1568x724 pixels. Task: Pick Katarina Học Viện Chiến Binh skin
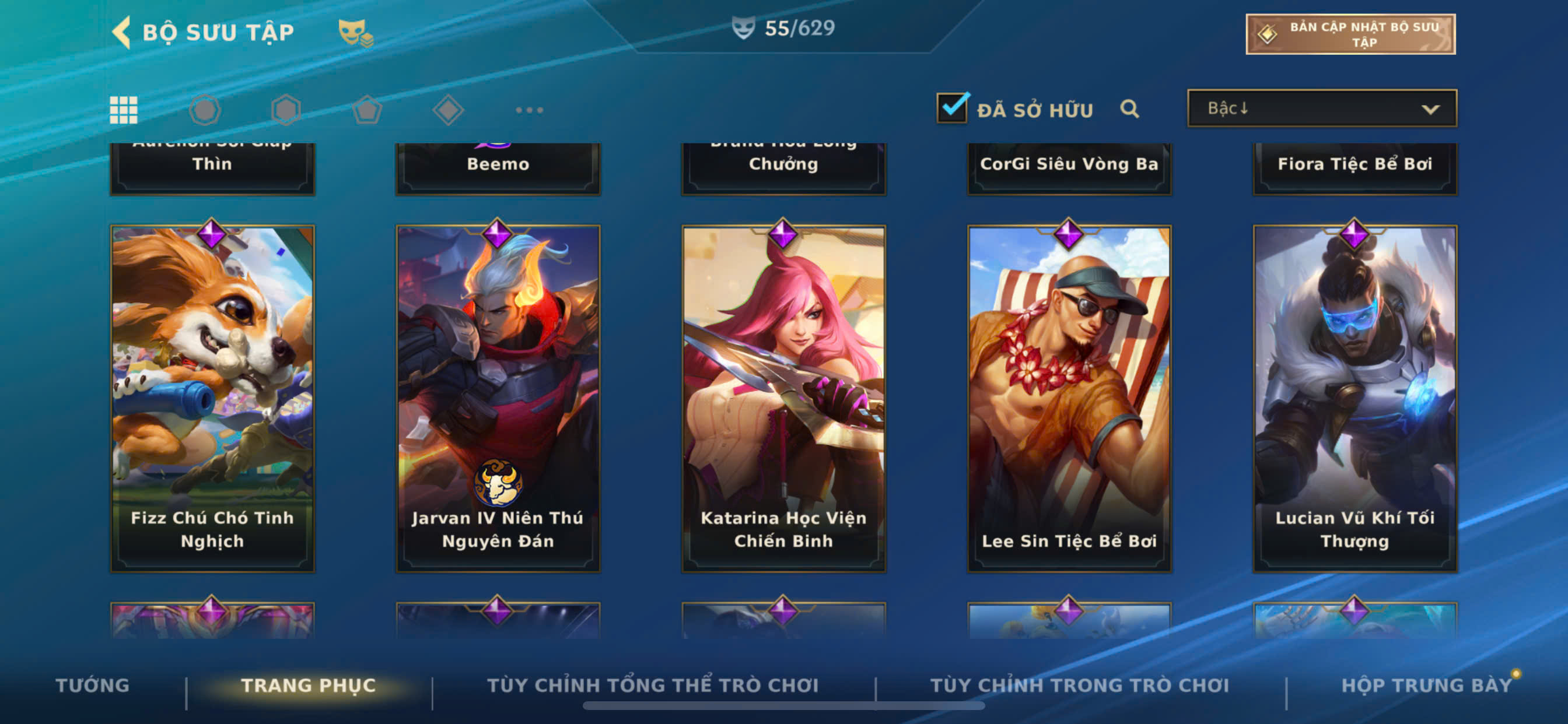point(783,399)
